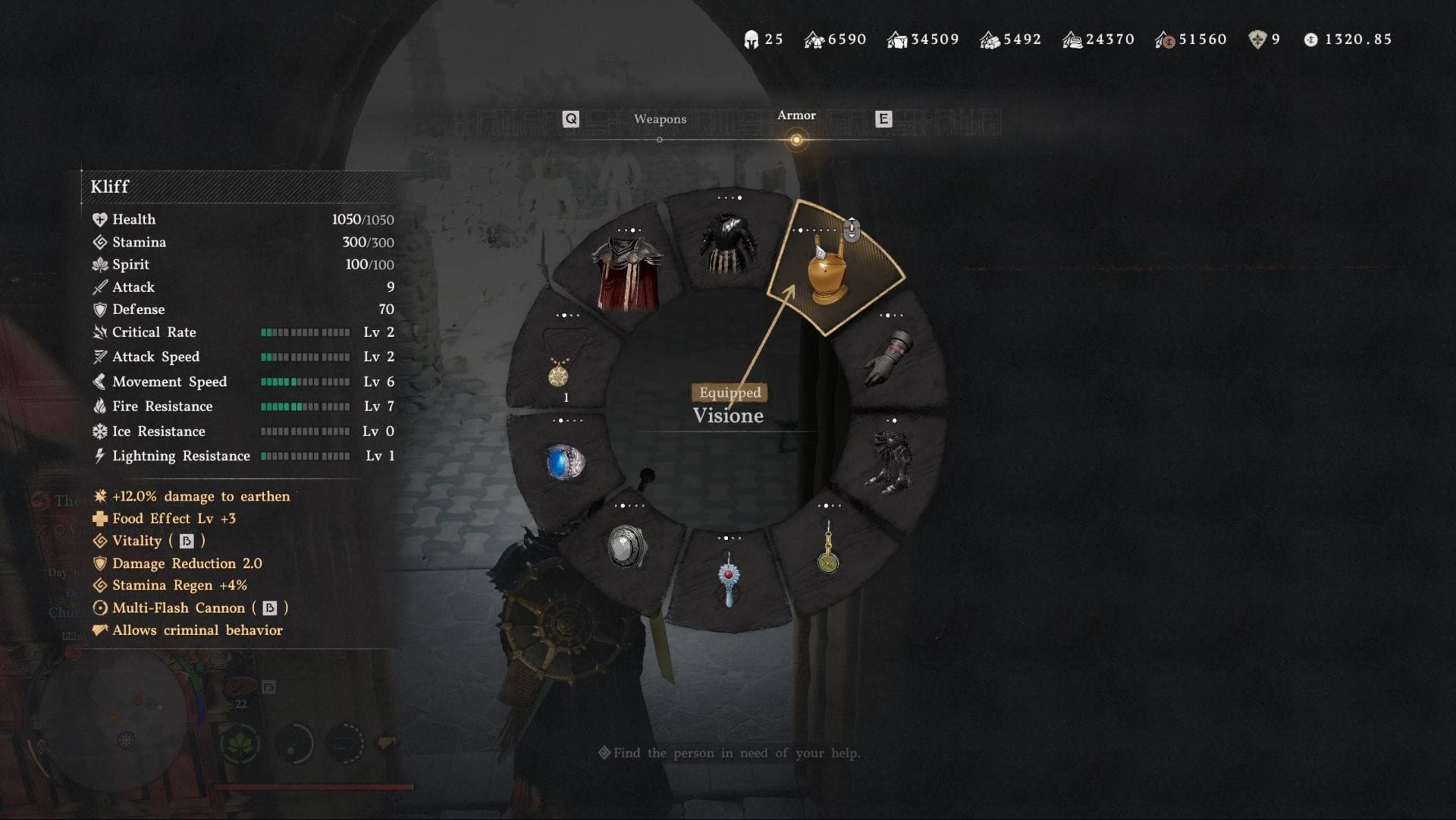Select the black chest armor slot
Screen dimensions: 1456x820
click(x=728, y=243)
